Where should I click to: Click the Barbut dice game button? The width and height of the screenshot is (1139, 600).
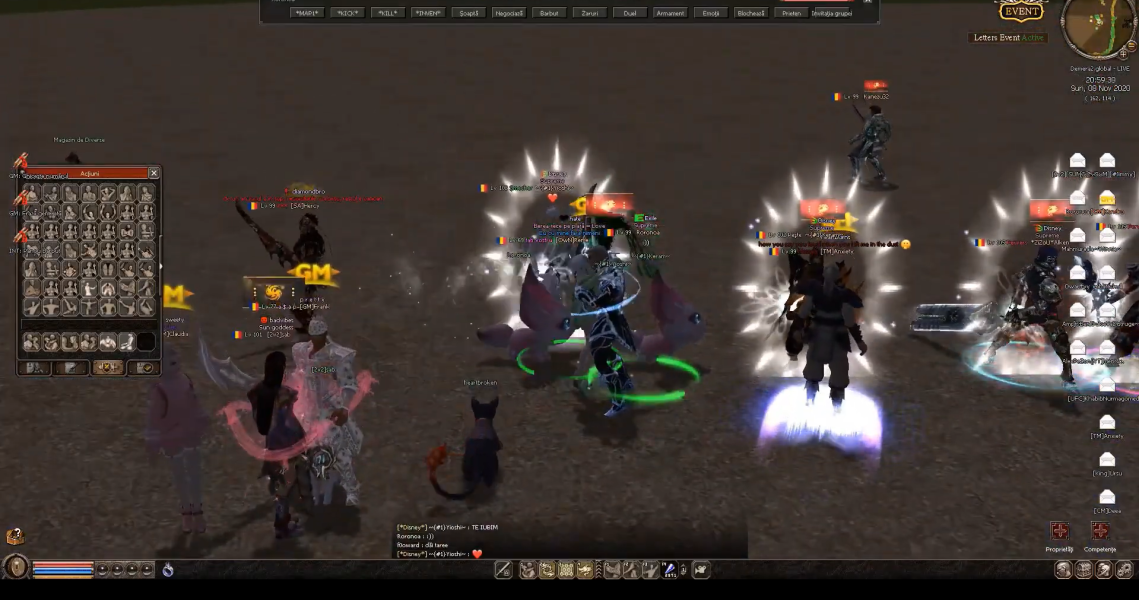click(549, 13)
